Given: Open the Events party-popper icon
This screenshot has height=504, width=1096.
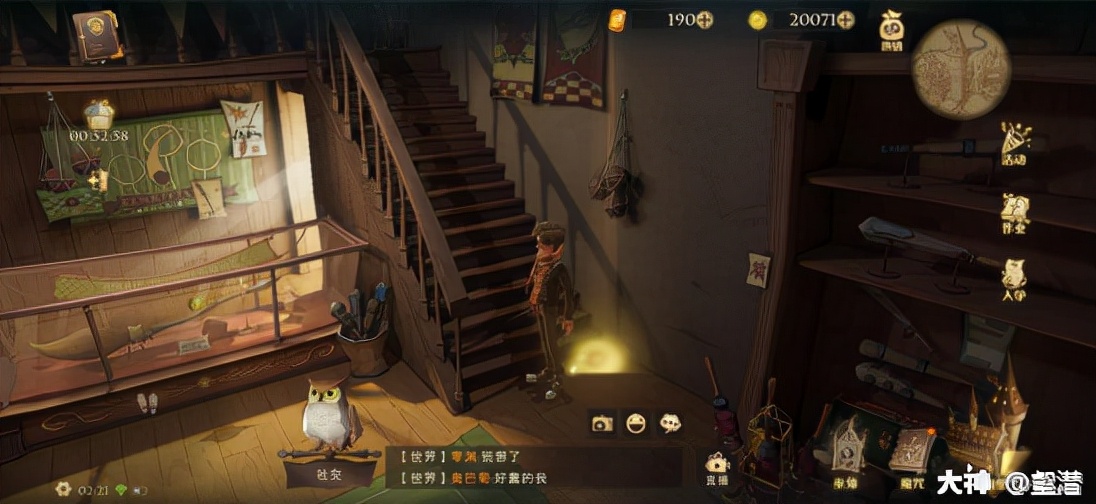Looking at the screenshot, I should (x=1015, y=142).
